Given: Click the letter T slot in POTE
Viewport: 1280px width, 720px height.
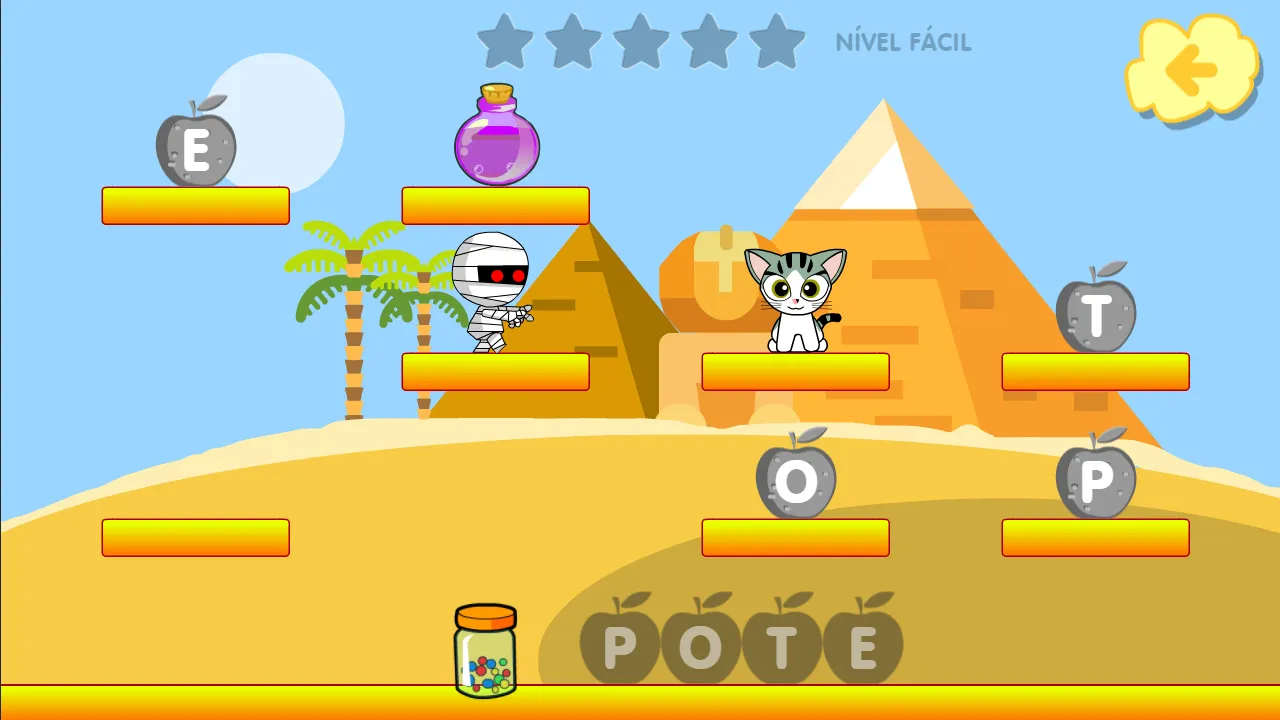Looking at the screenshot, I should pyautogui.click(x=783, y=645).
